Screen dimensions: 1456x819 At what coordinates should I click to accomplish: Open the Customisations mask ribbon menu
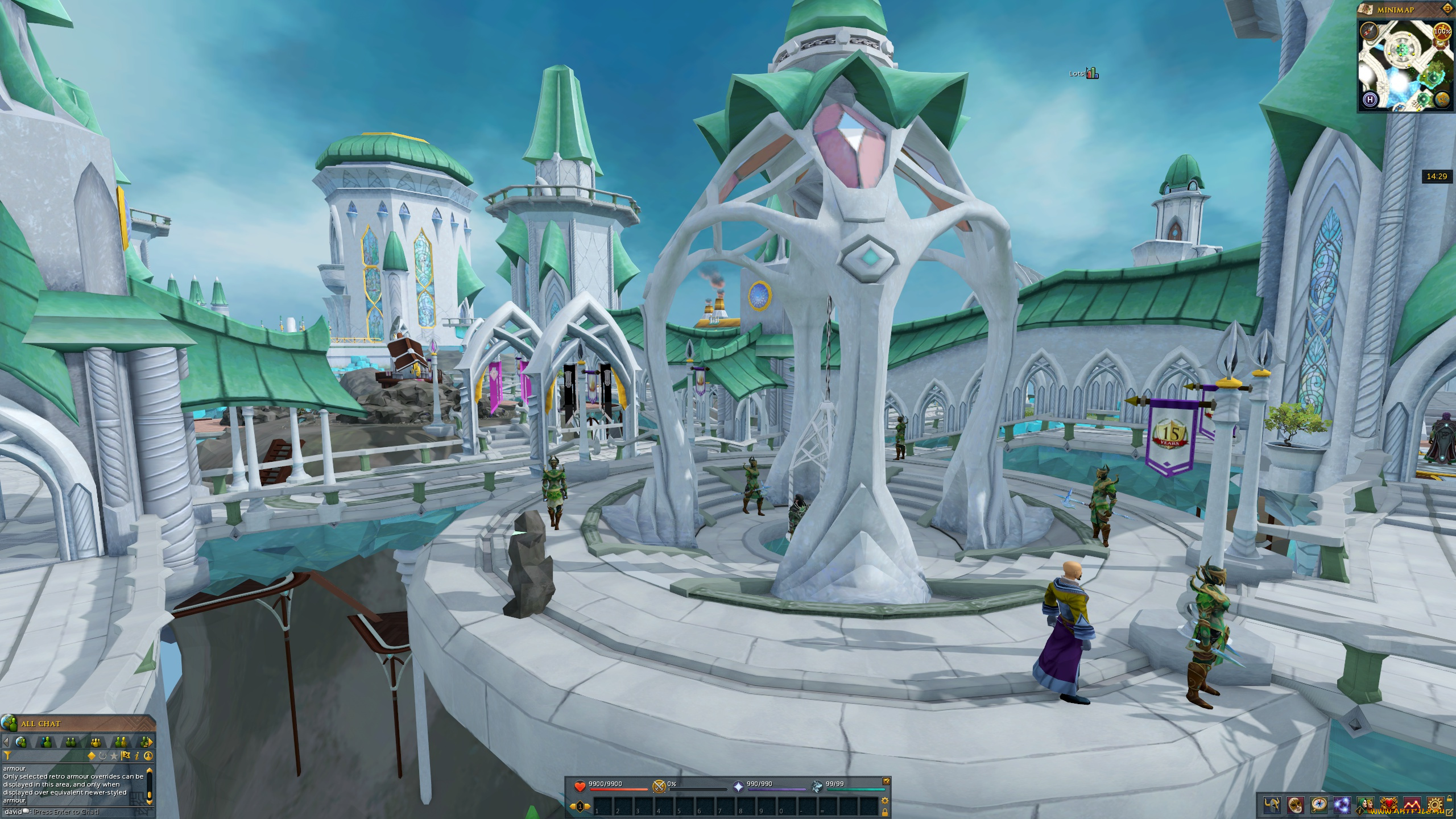click(x=1296, y=805)
